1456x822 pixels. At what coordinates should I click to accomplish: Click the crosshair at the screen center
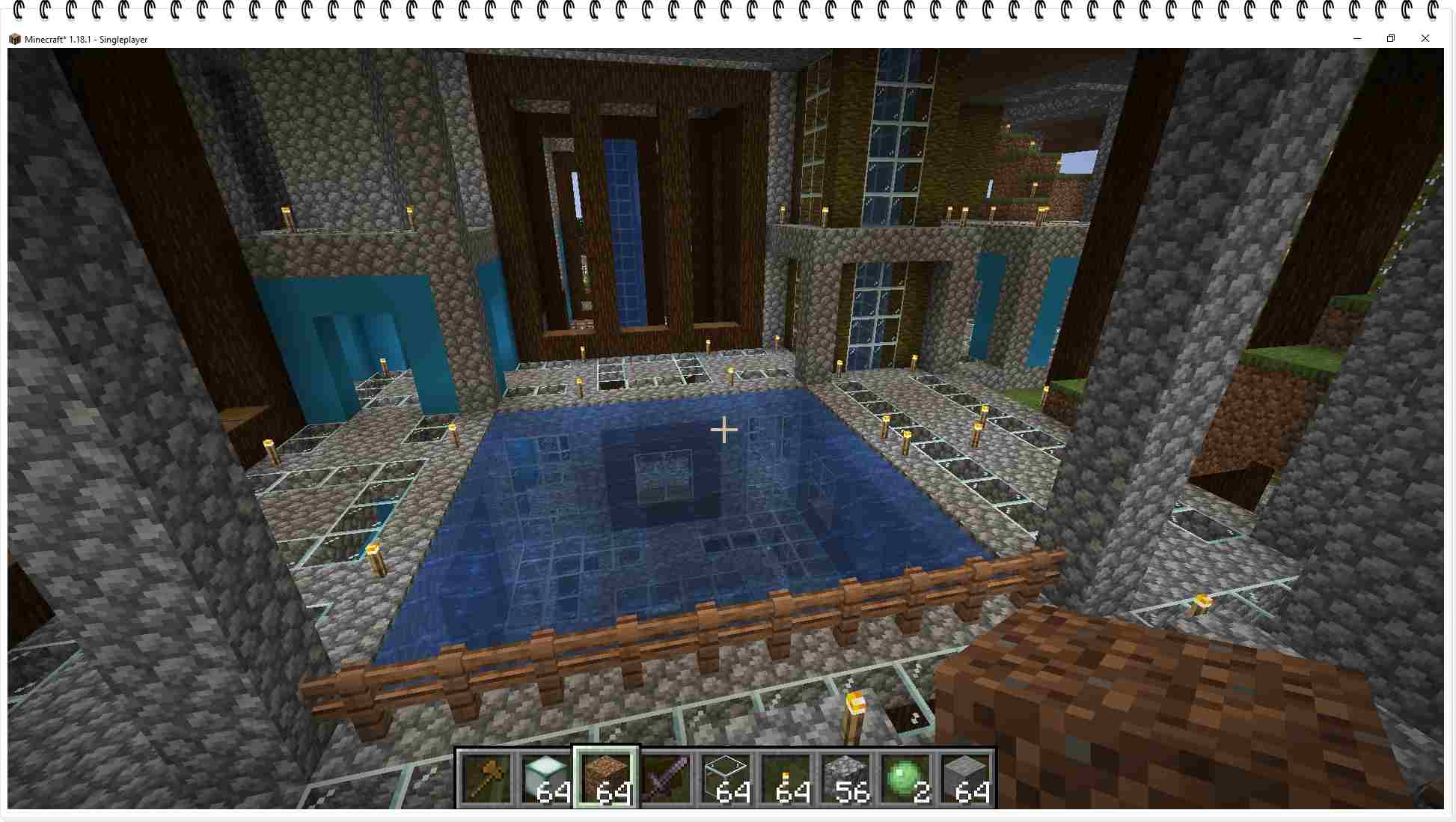point(724,430)
